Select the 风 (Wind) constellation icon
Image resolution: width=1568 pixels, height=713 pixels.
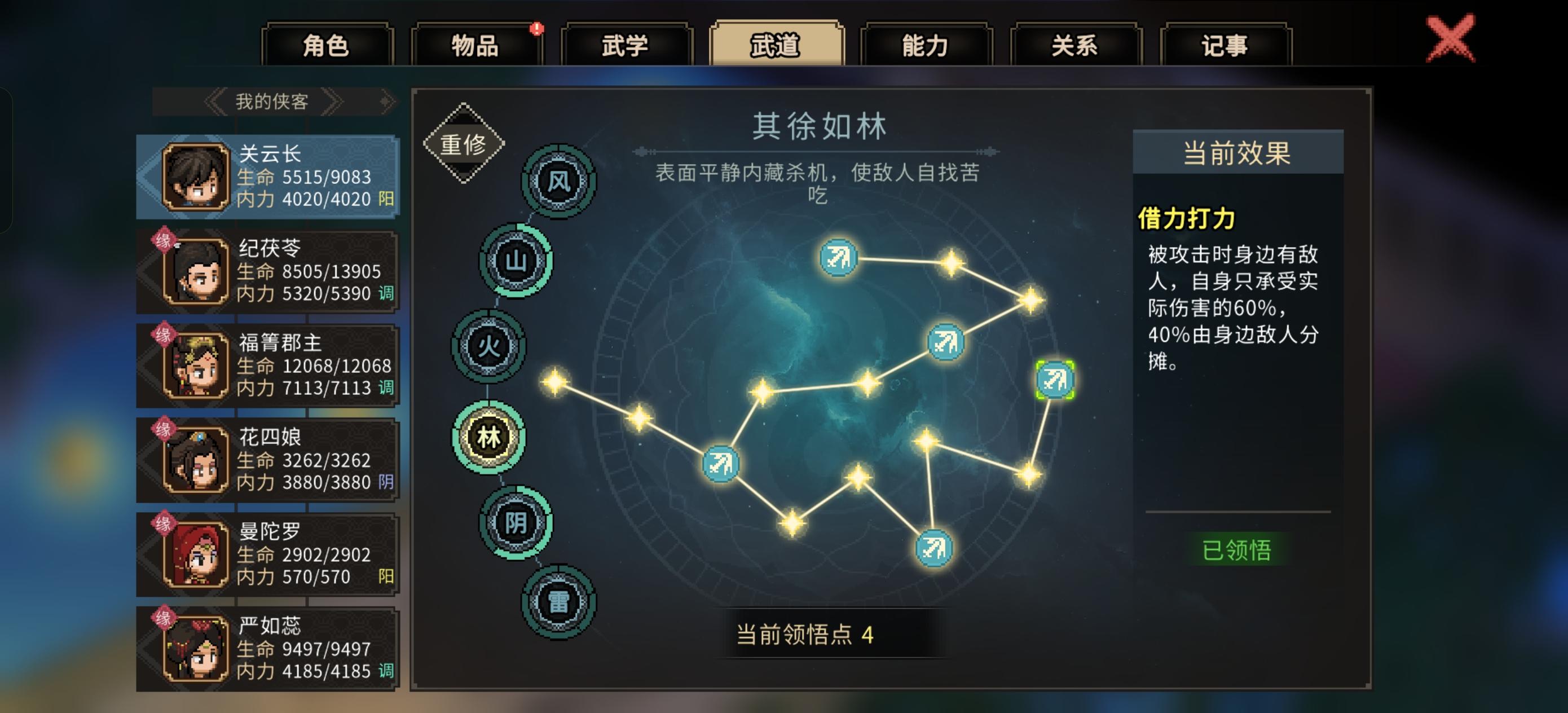pos(558,181)
